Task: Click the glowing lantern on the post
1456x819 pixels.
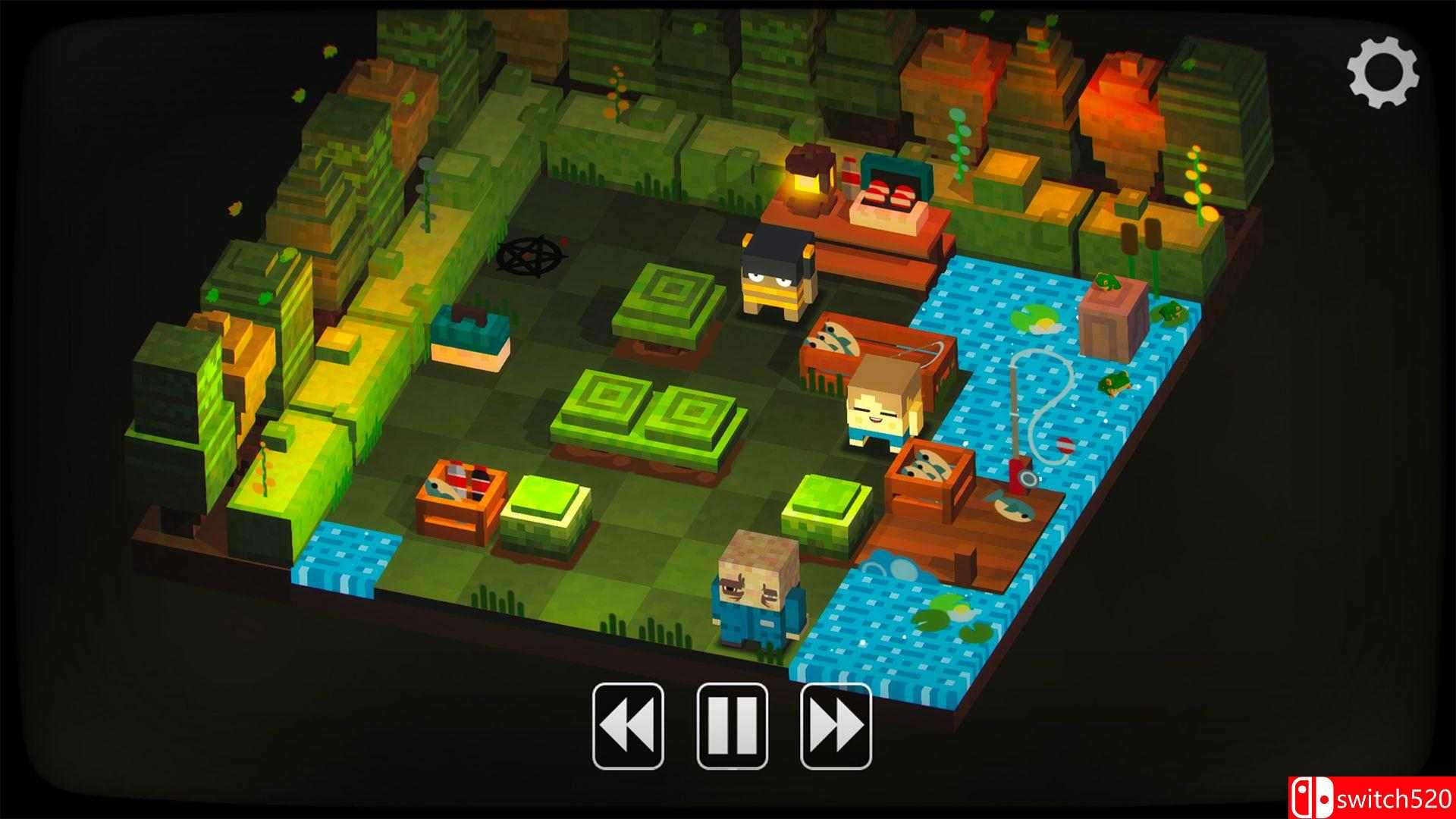Action: point(806,186)
